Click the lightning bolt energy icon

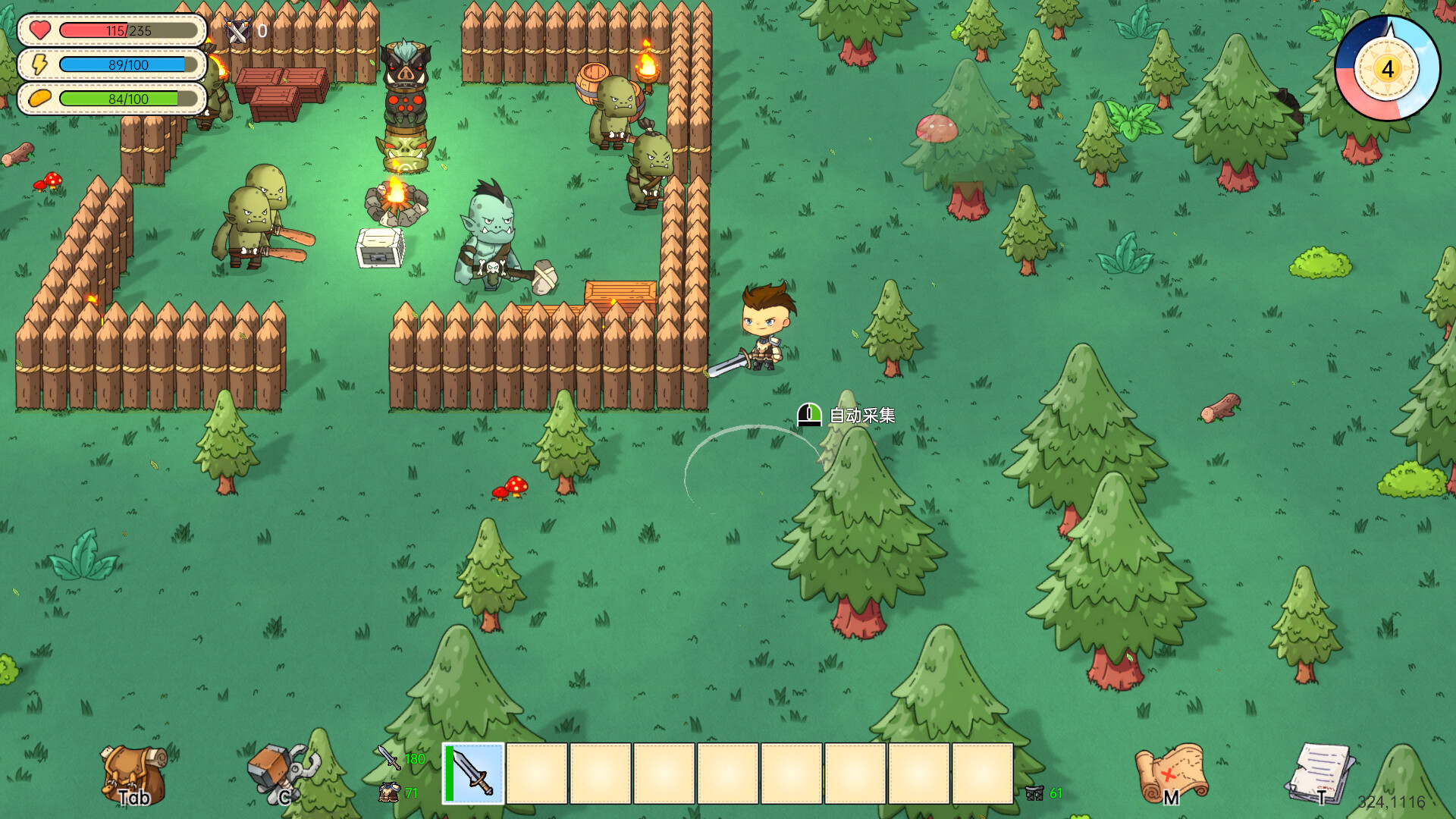[x=39, y=64]
